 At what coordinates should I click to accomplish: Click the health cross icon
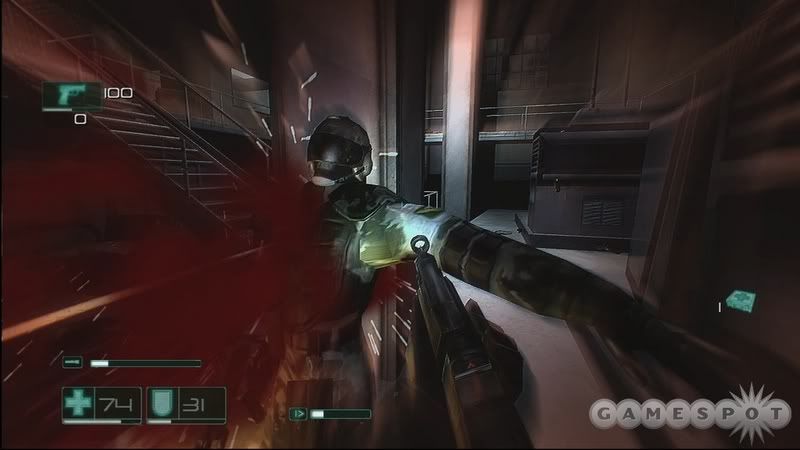pyautogui.click(x=78, y=402)
